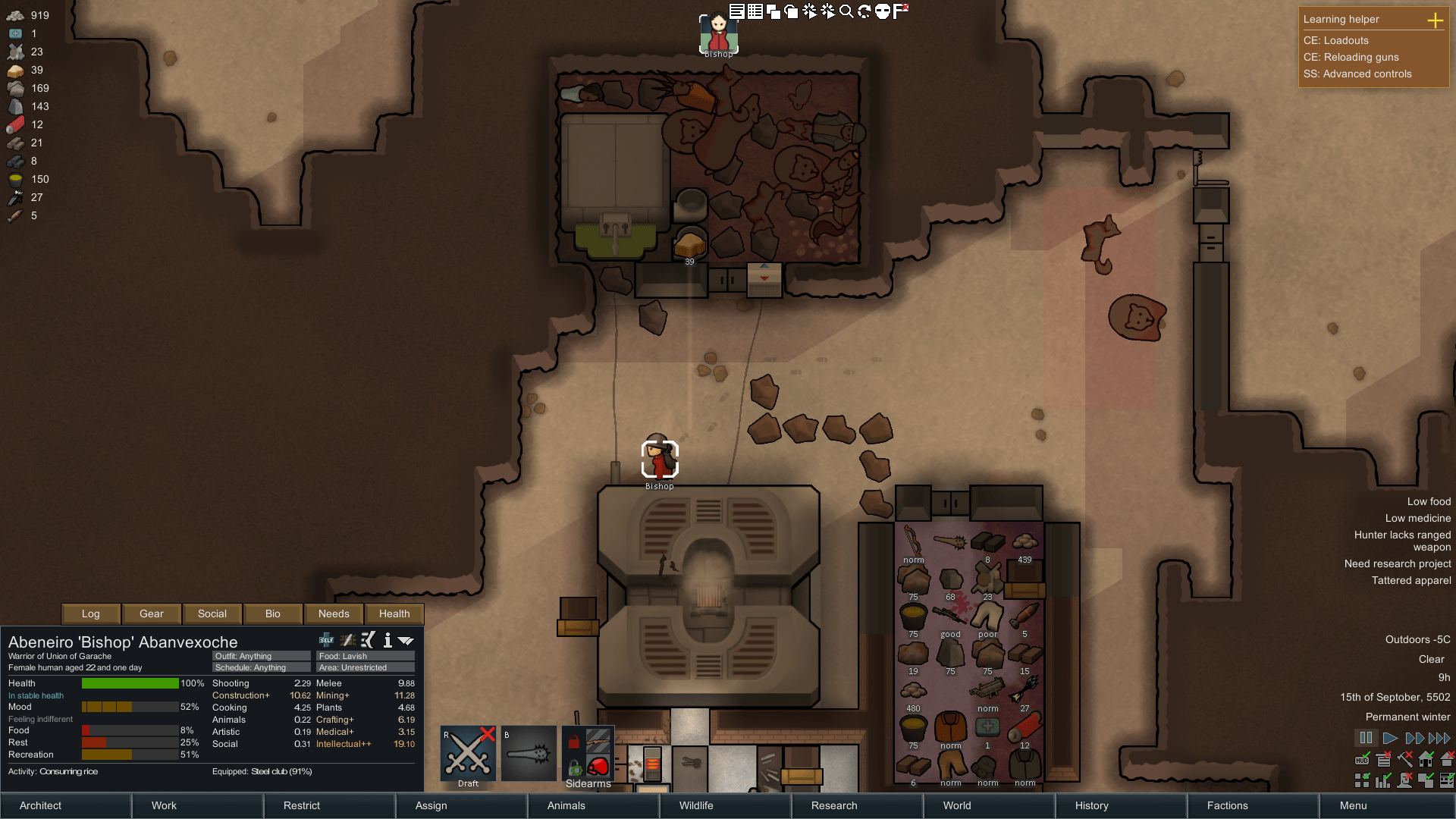Disable the home area overlay with green check

tap(1425, 758)
